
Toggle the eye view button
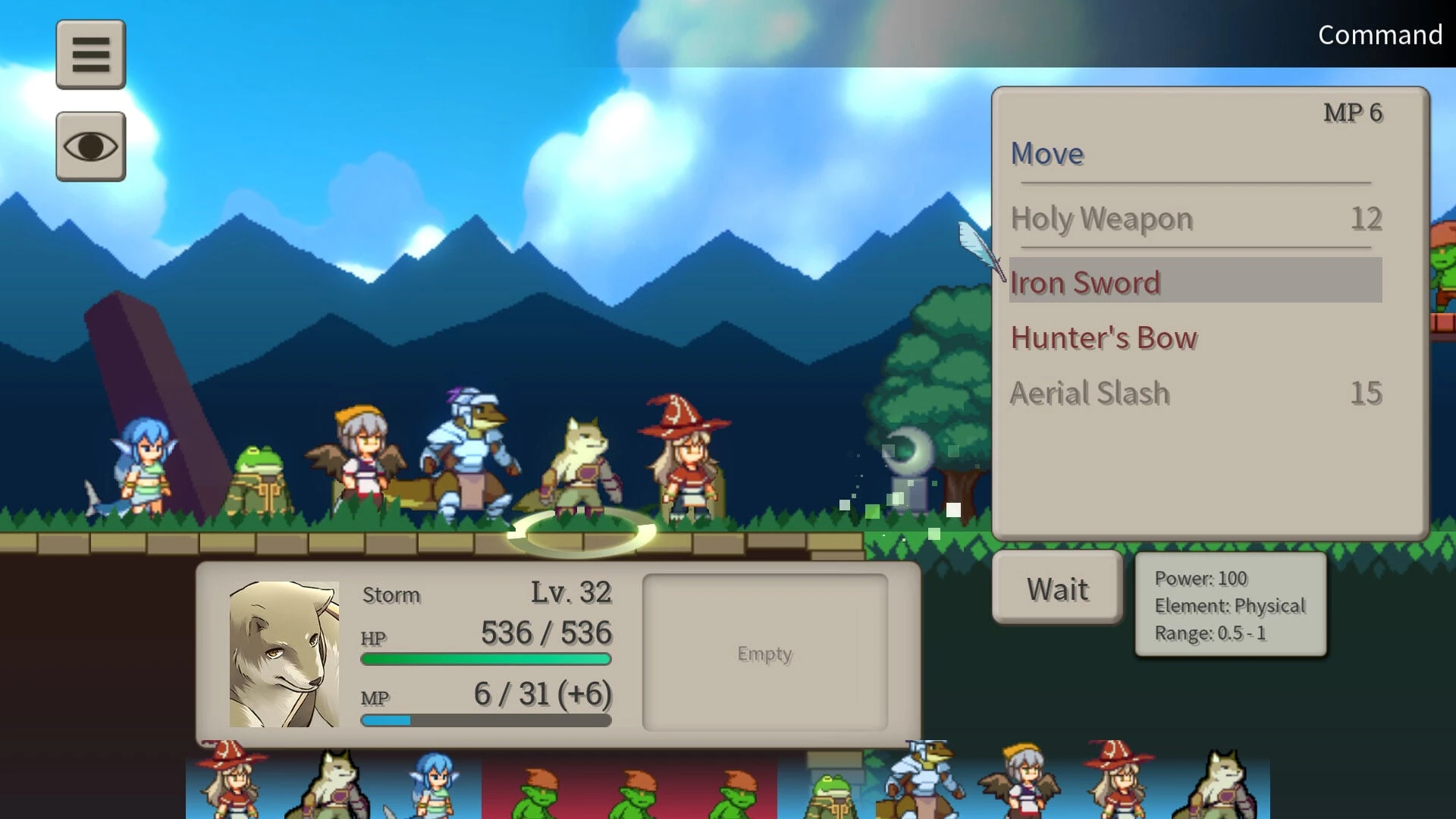tap(91, 146)
